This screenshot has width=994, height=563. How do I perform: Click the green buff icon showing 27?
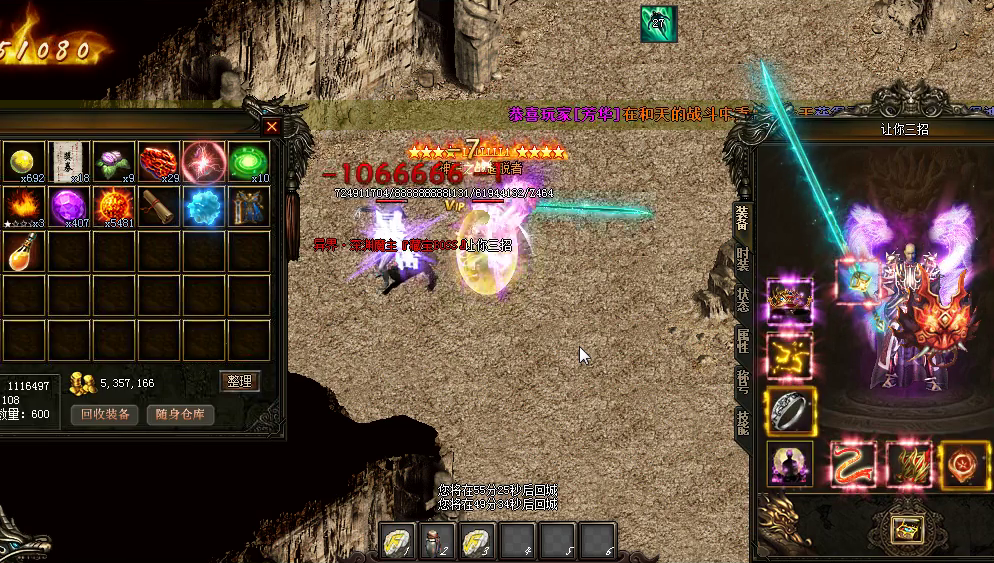(658, 24)
